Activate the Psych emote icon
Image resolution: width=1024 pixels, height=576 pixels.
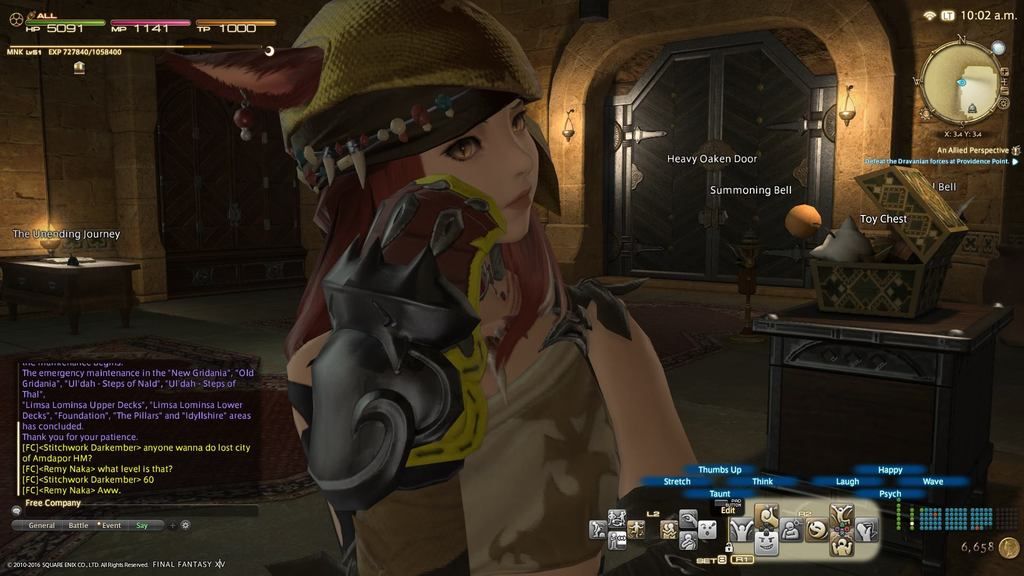point(842,546)
